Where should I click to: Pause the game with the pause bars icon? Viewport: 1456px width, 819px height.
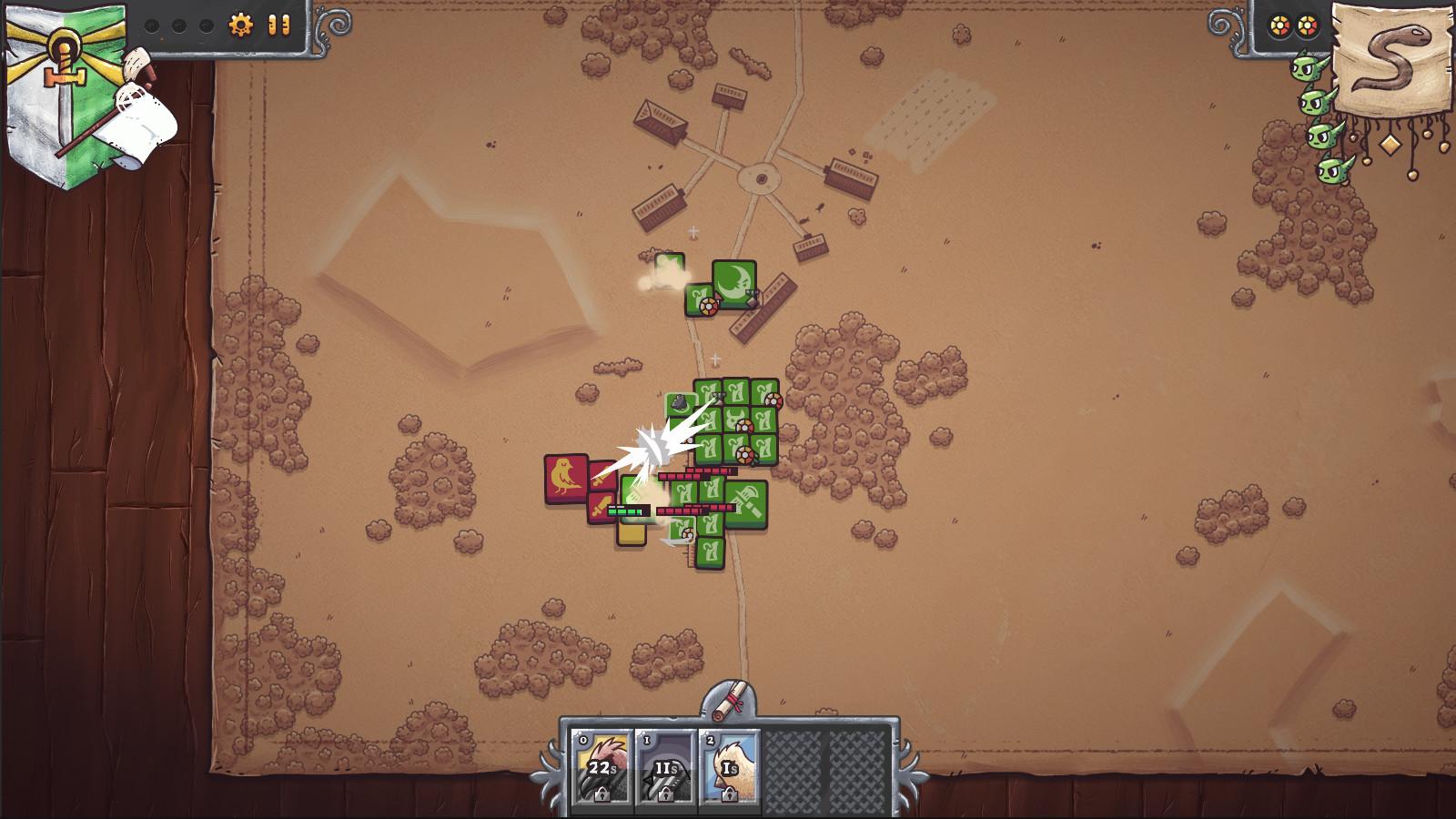point(279,25)
